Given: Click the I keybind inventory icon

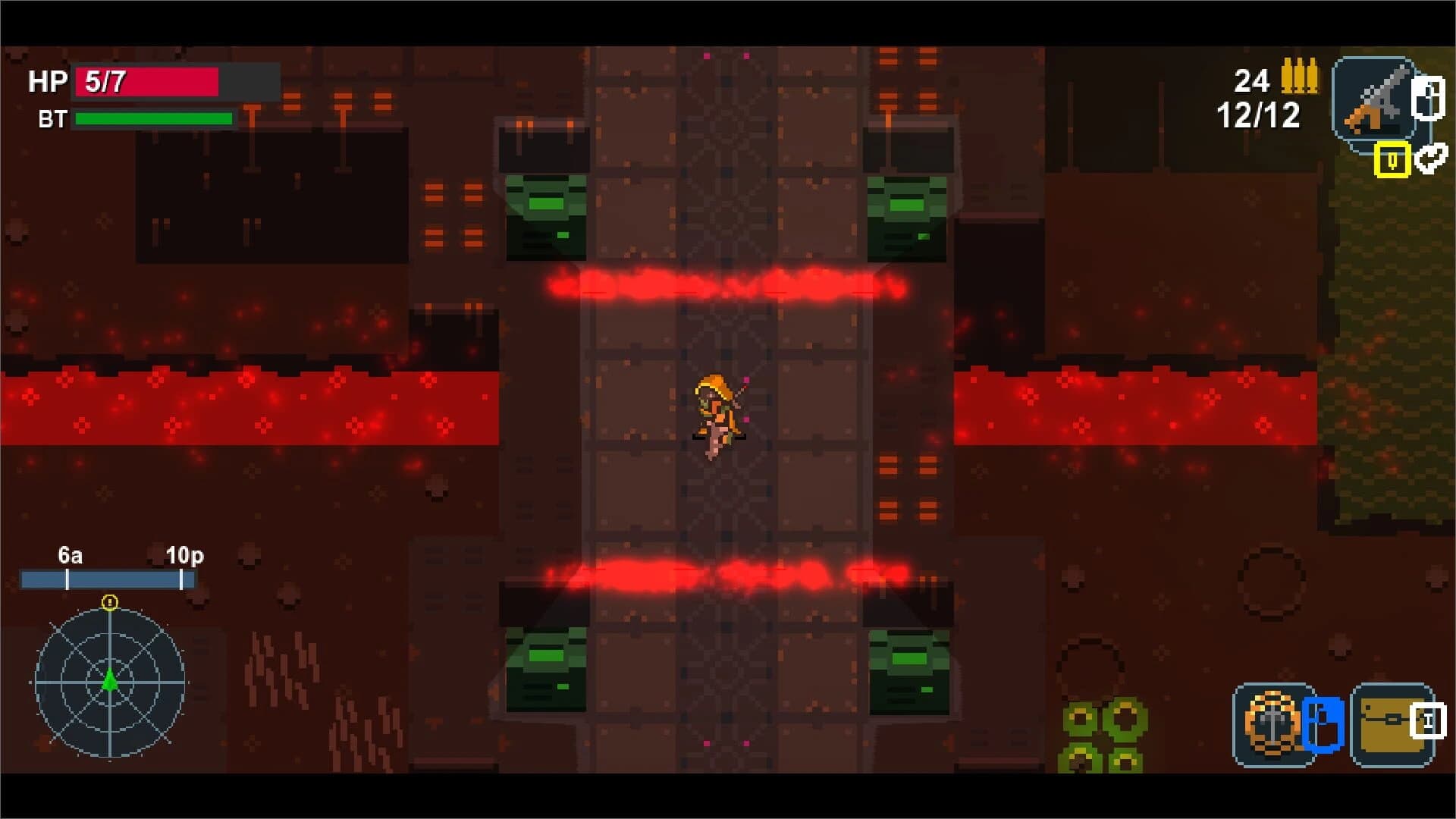Looking at the screenshot, I should (x=1428, y=720).
